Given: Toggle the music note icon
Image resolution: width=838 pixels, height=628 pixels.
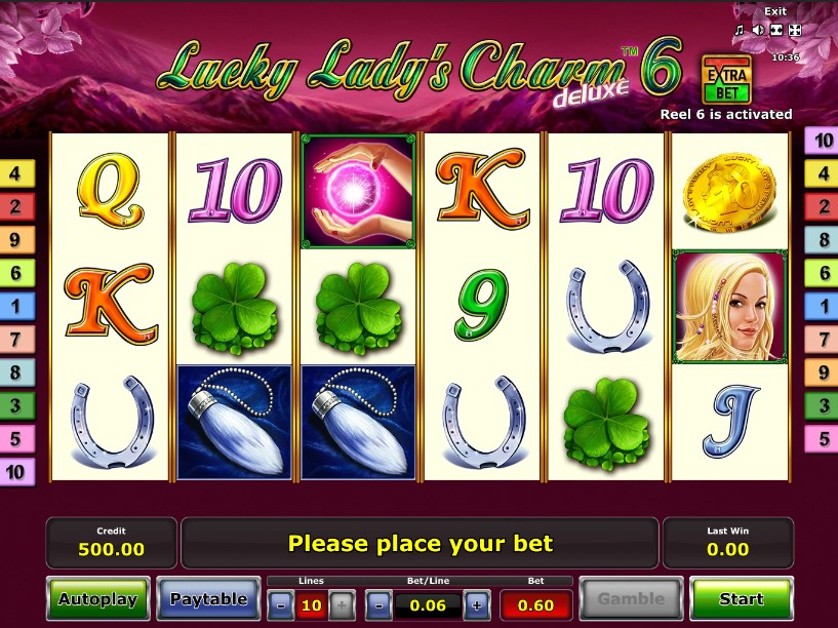Looking at the screenshot, I should point(739,30).
